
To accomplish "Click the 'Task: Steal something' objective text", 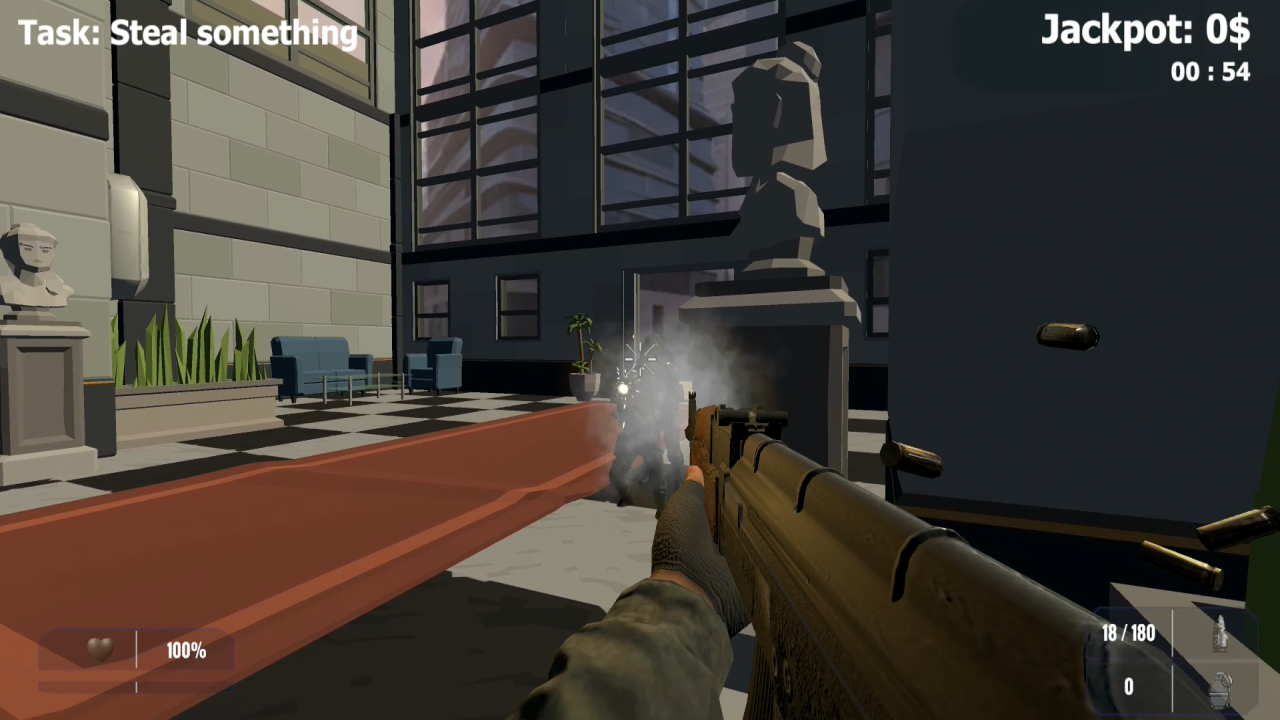I will coord(186,32).
